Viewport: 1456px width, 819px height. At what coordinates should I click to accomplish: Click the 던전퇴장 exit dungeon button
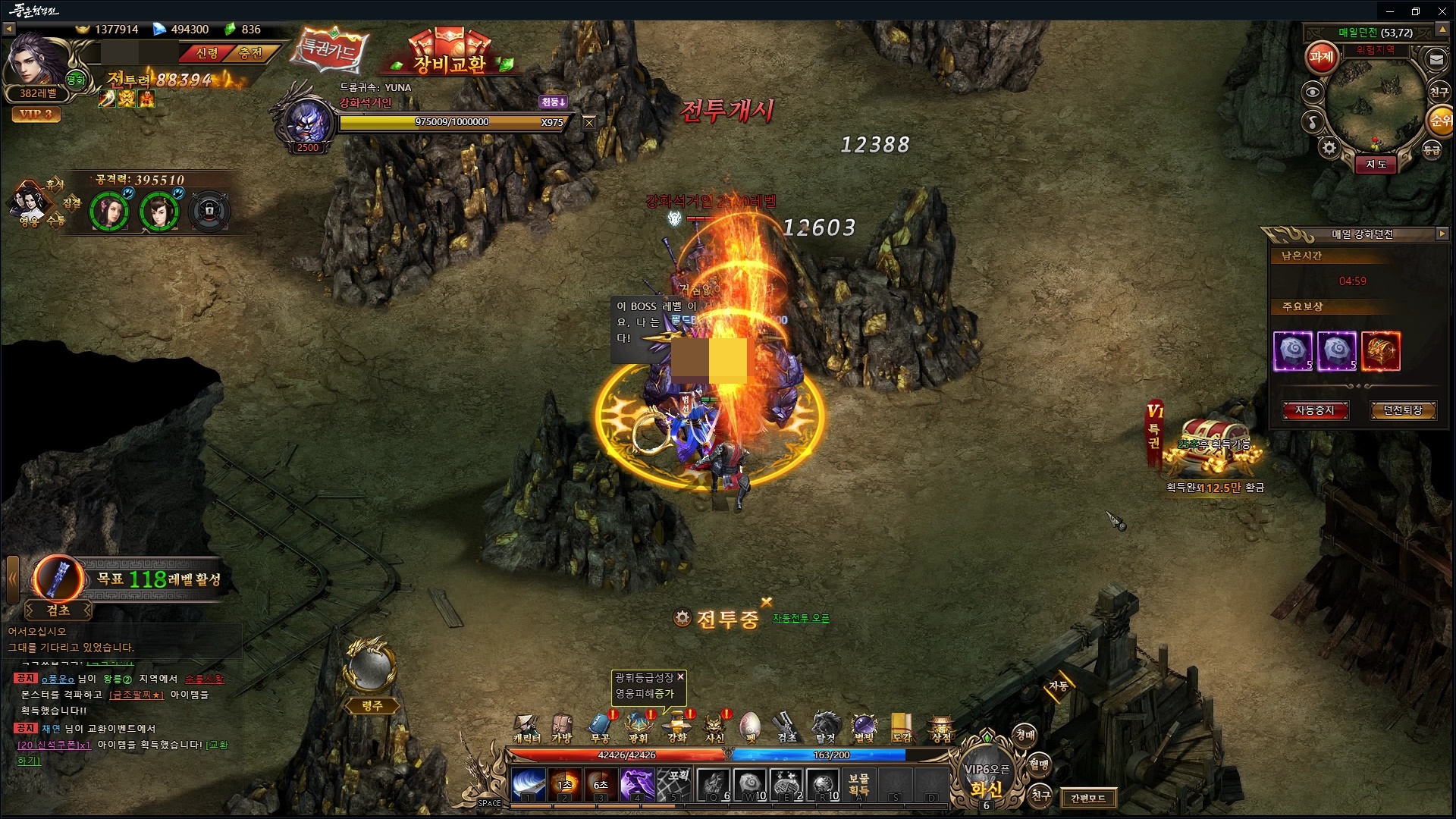click(x=1402, y=410)
